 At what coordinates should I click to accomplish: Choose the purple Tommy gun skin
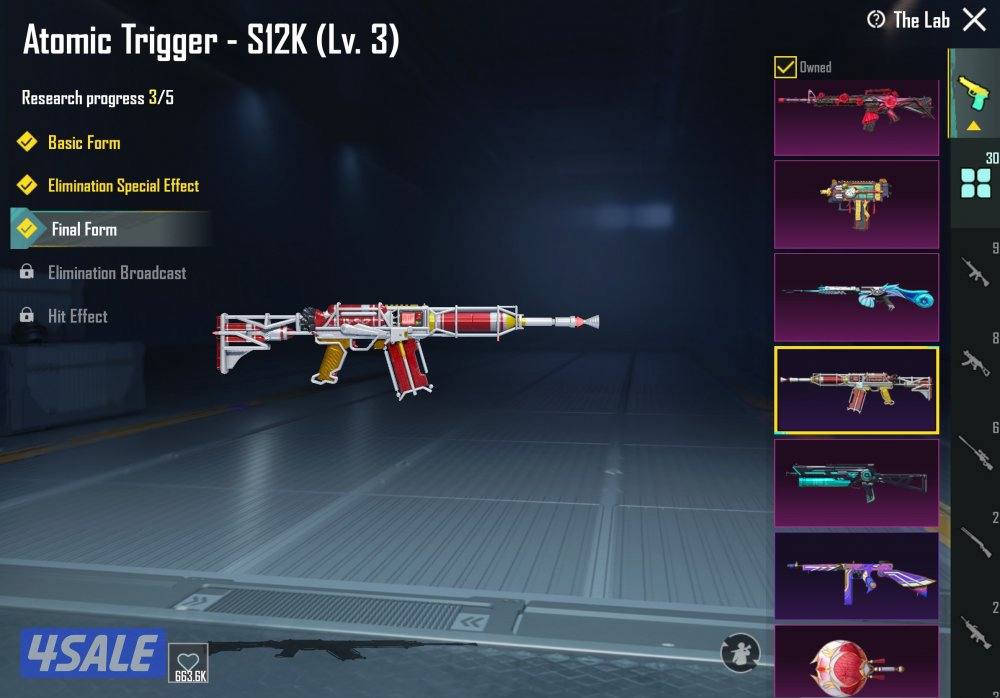pos(856,576)
